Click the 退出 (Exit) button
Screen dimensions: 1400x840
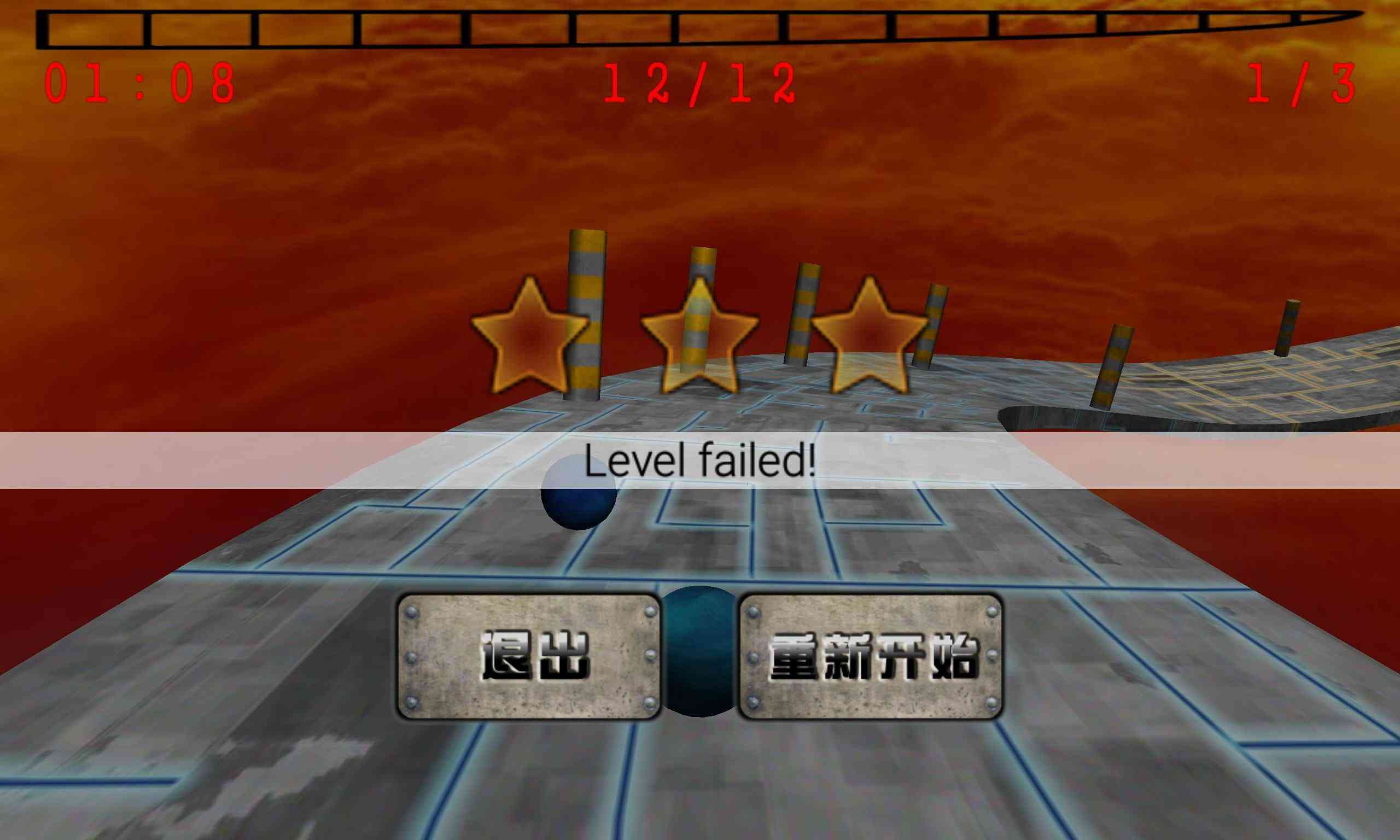[529, 657]
